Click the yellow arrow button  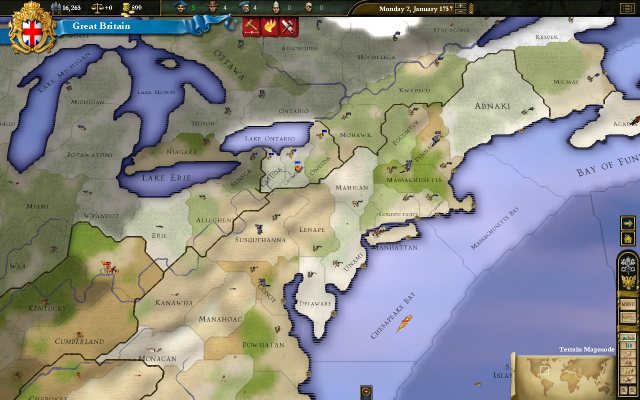coord(628,224)
